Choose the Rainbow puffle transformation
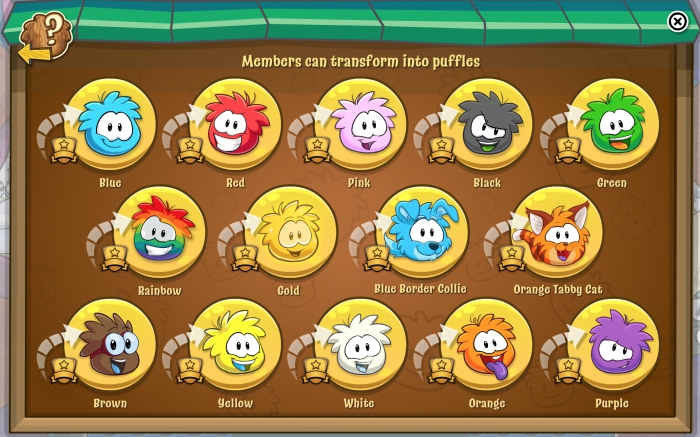 tap(159, 232)
